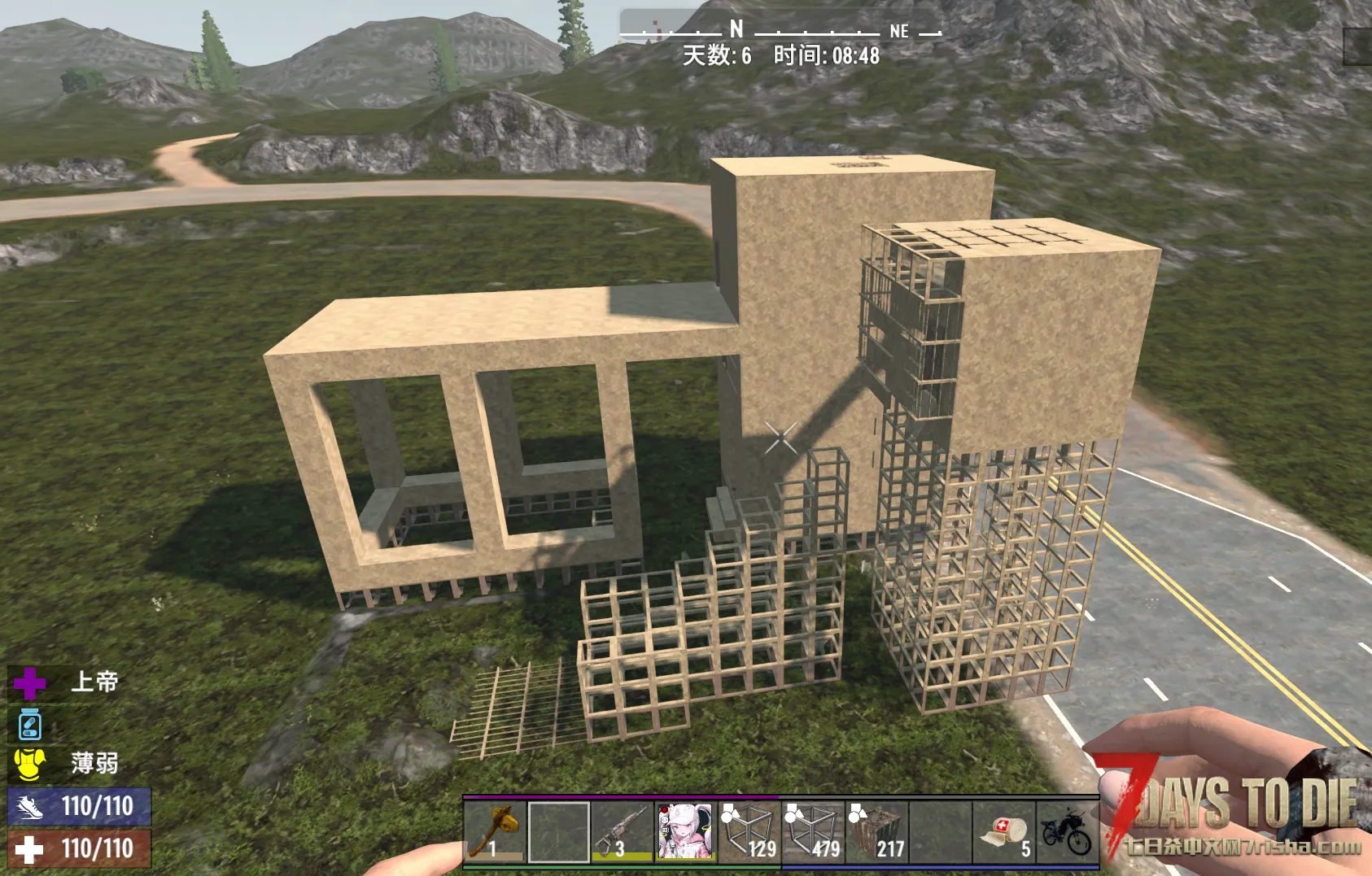Select the rifle slot showing 3
This screenshot has height=876, width=1372.
pyautogui.click(x=622, y=831)
